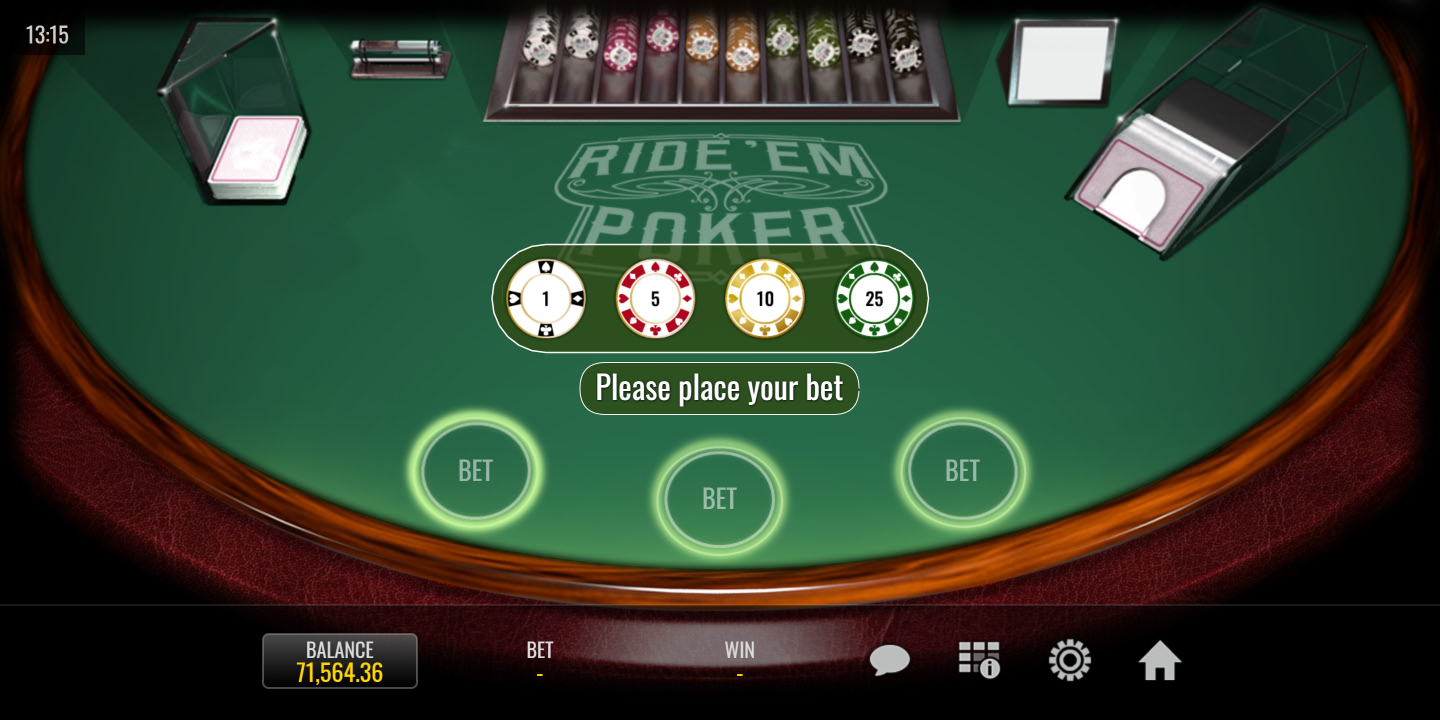Pick the gold 10 value chip
The width and height of the screenshot is (1440, 720).
(x=765, y=299)
